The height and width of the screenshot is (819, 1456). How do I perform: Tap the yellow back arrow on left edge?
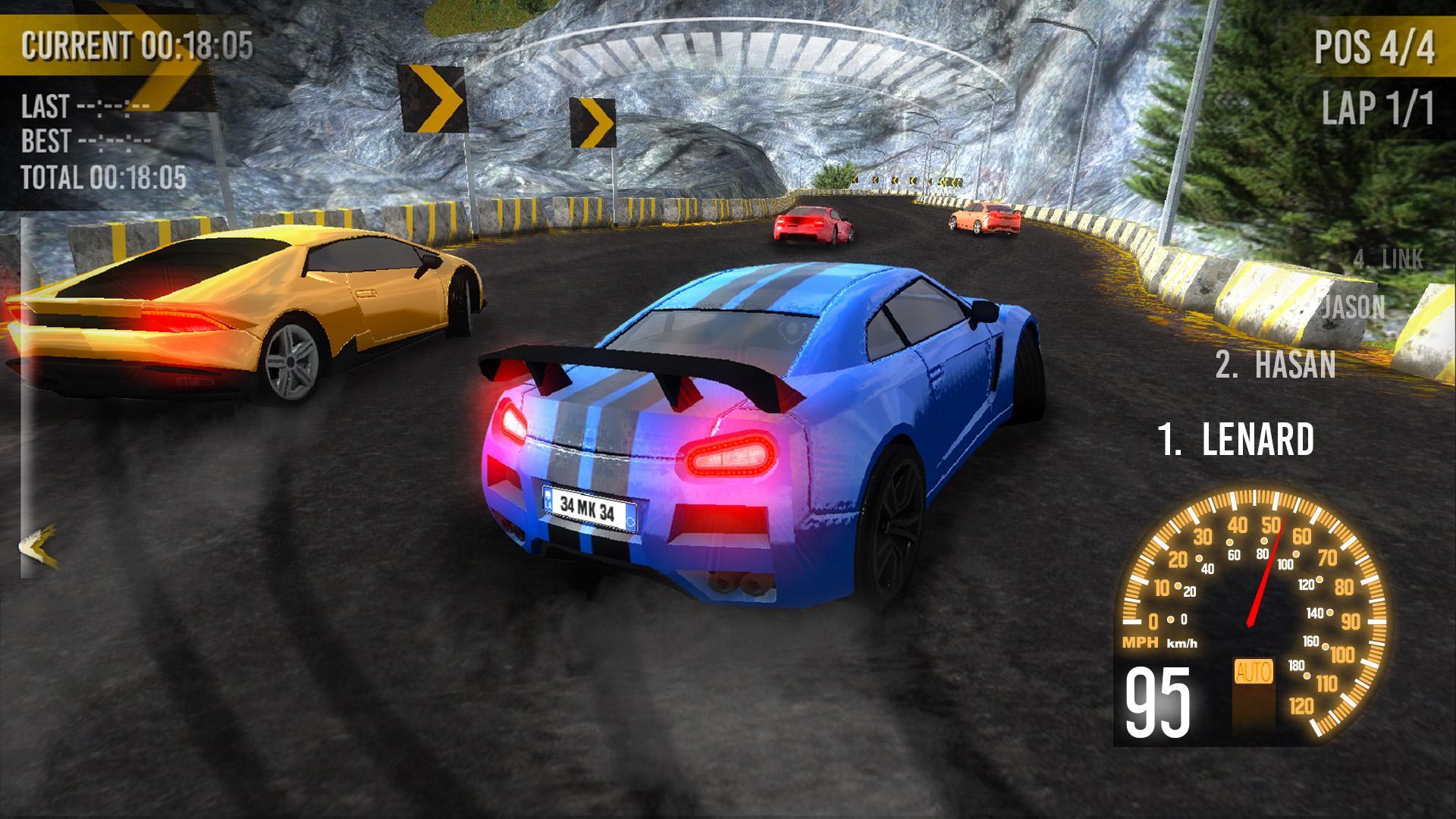click(39, 545)
